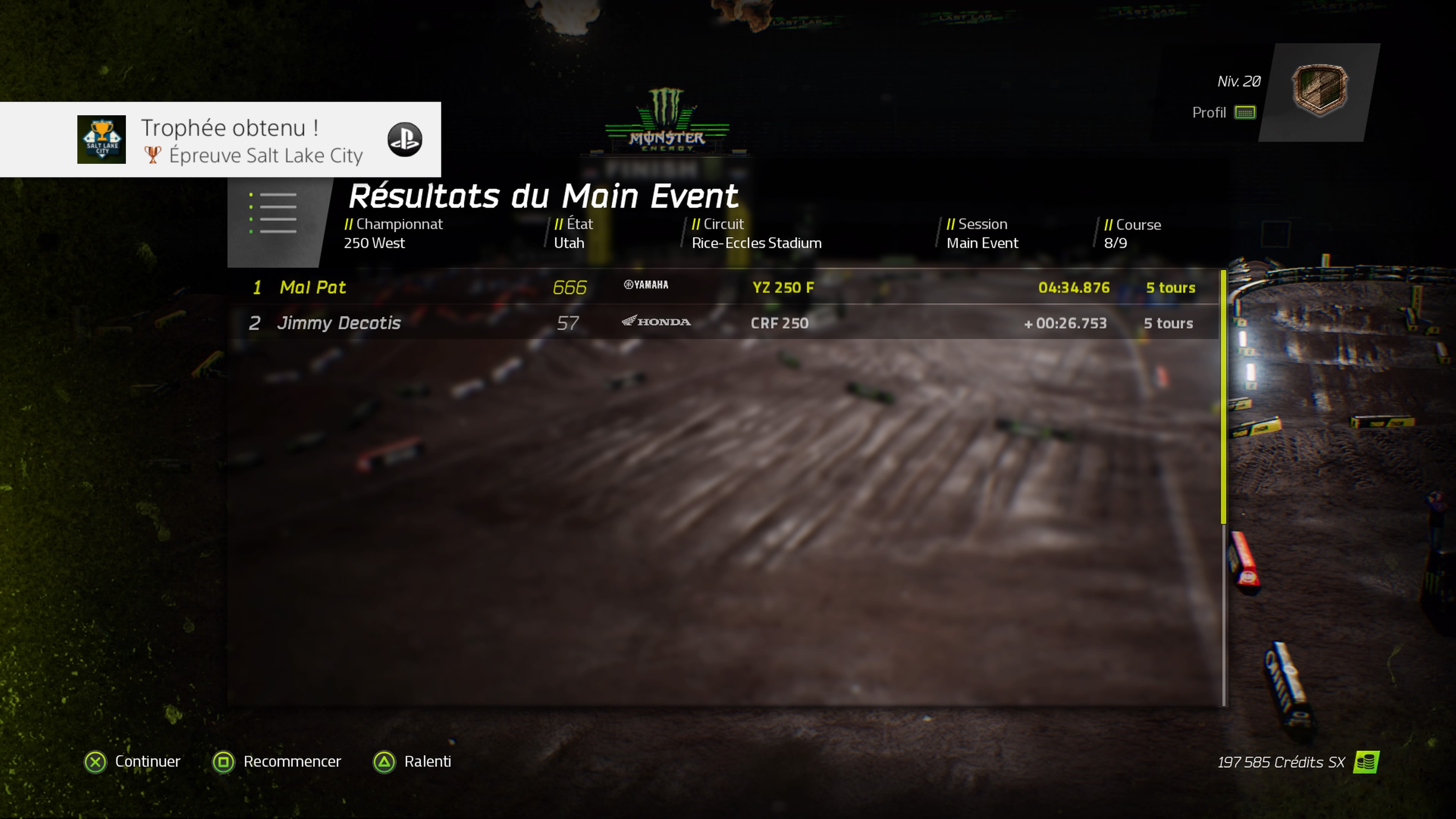
Task: Click the results list scrollbar
Action: tap(1224, 395)
